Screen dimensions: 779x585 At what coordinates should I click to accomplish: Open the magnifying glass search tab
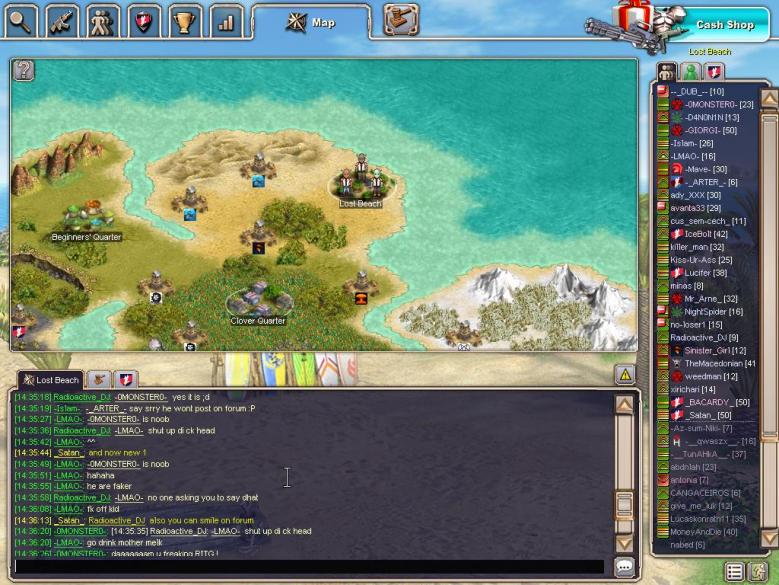[x=22, y=20]
